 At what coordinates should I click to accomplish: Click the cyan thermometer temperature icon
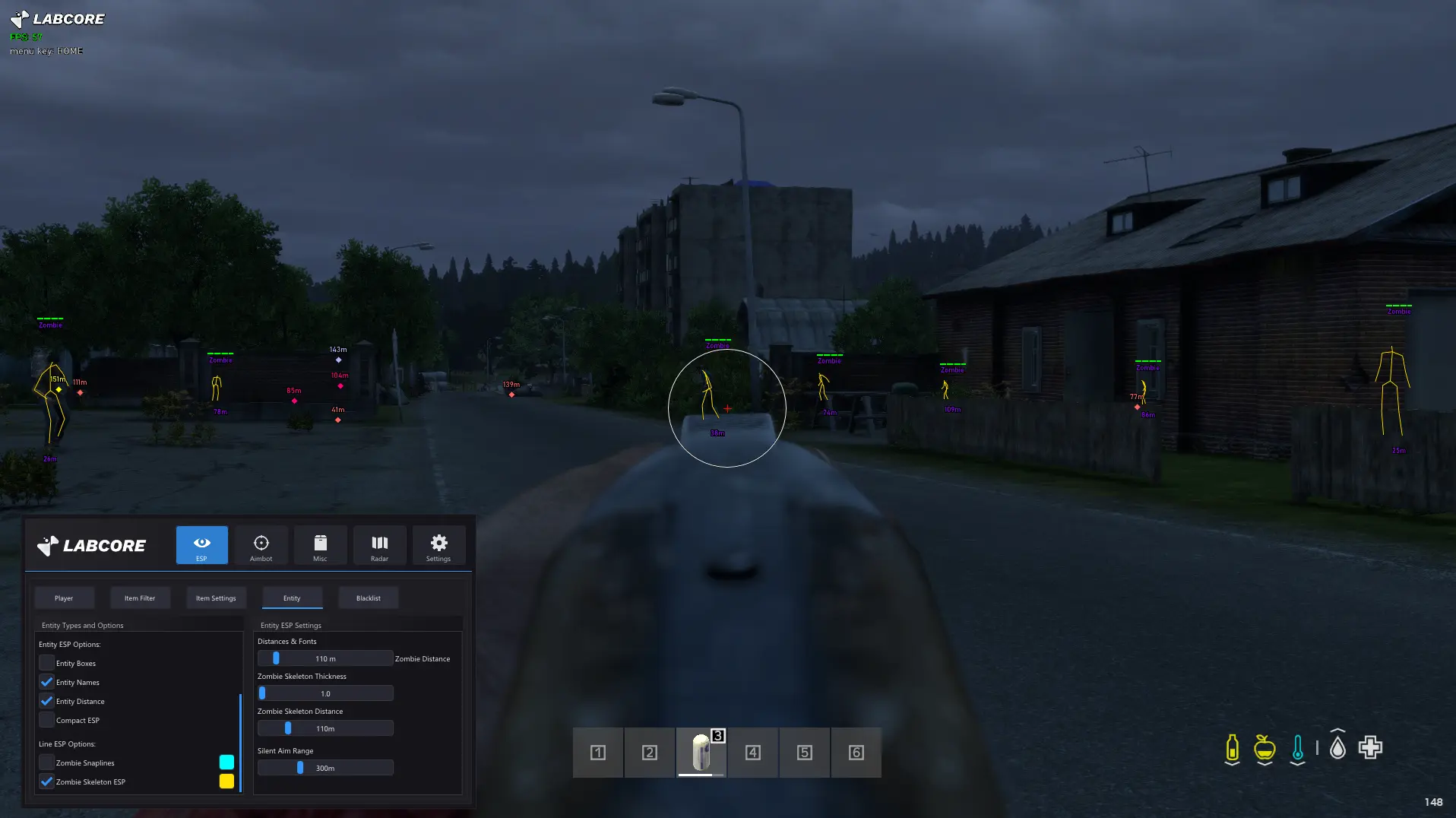tap(1297, 747)
